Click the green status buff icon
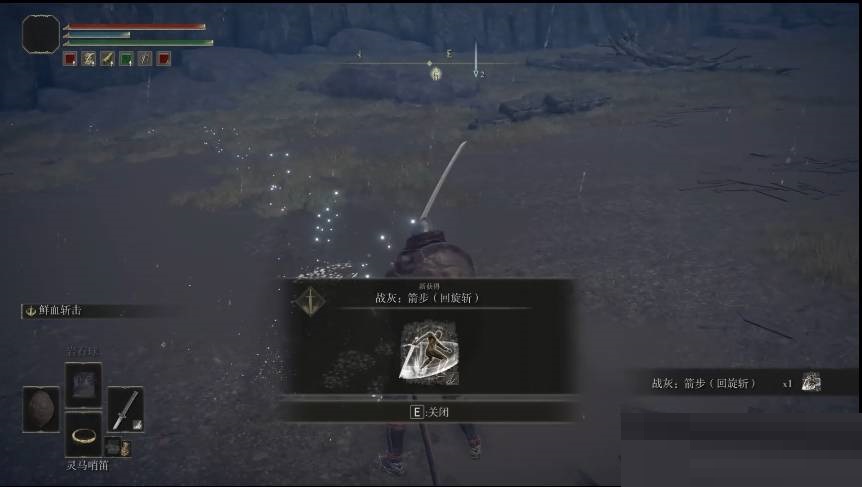862x487 pixels. click(126, 59)
